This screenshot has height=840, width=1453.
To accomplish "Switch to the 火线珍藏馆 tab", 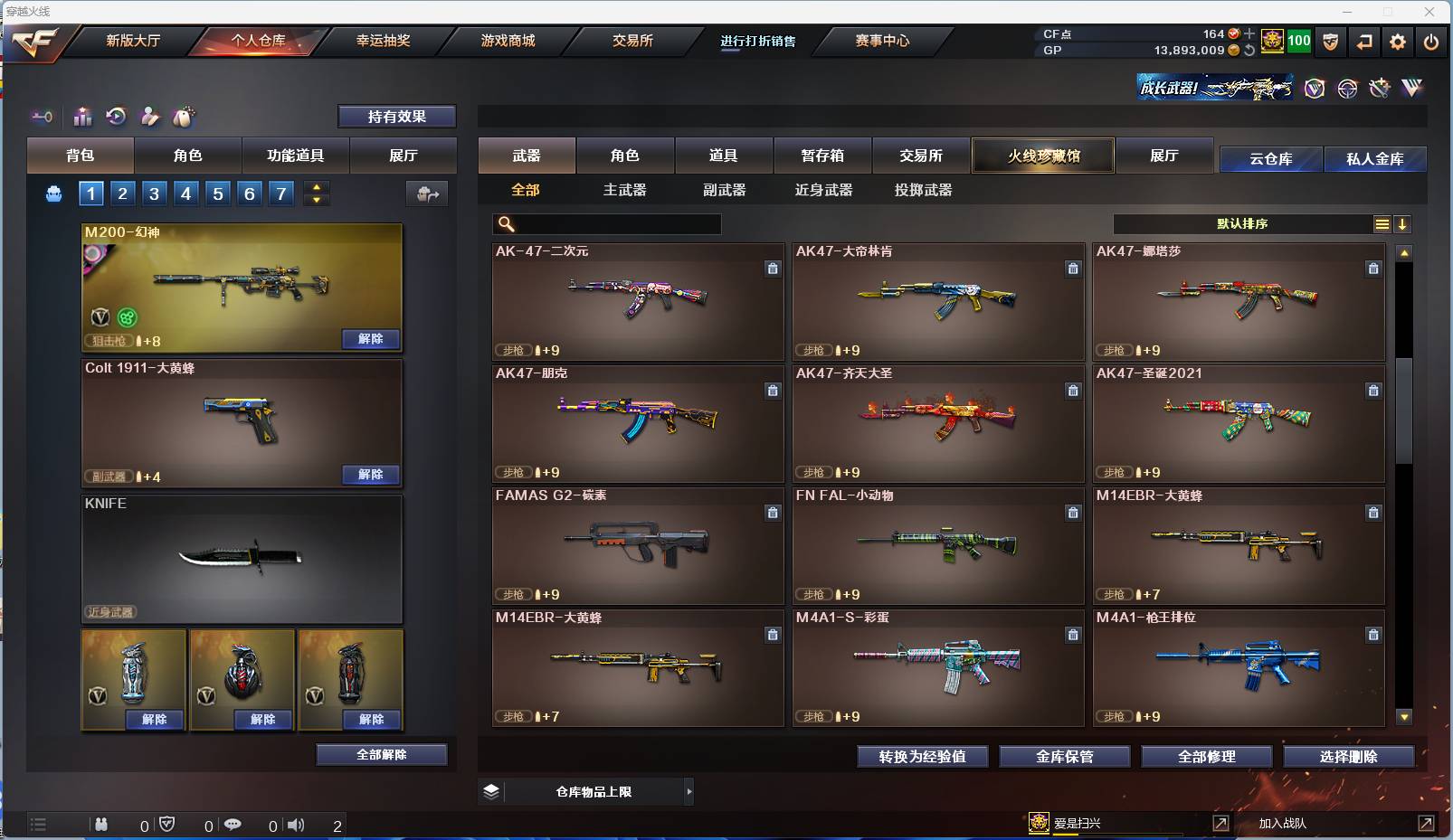I will point(1043,156).
